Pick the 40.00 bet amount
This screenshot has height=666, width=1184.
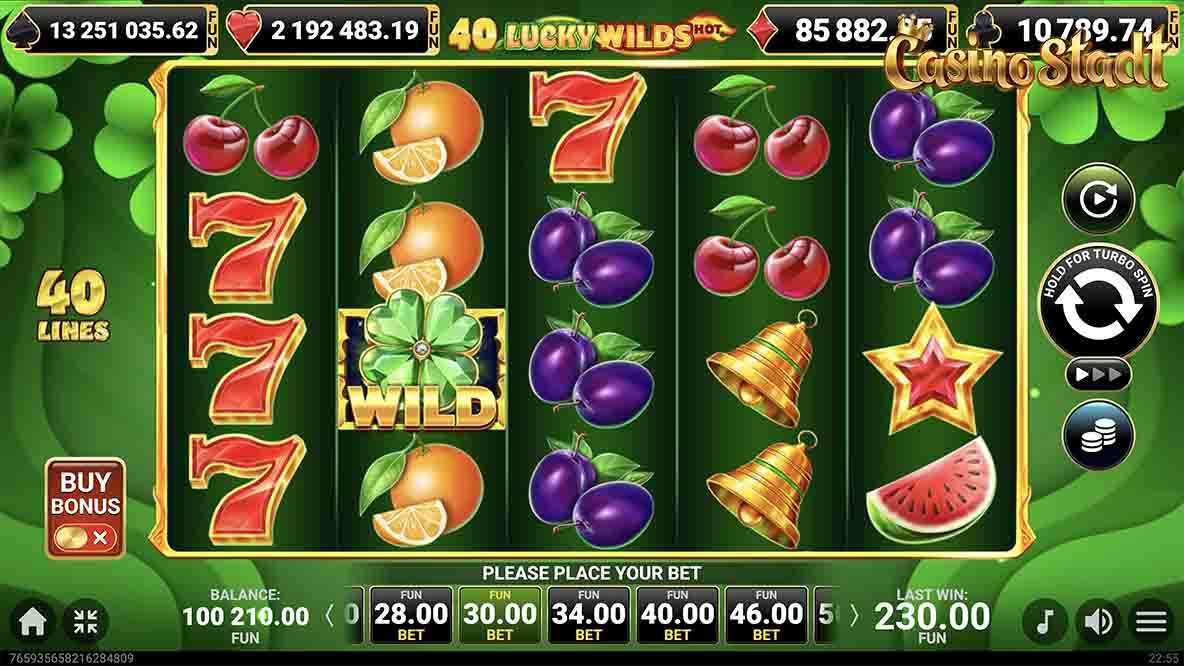pos(677,615)
